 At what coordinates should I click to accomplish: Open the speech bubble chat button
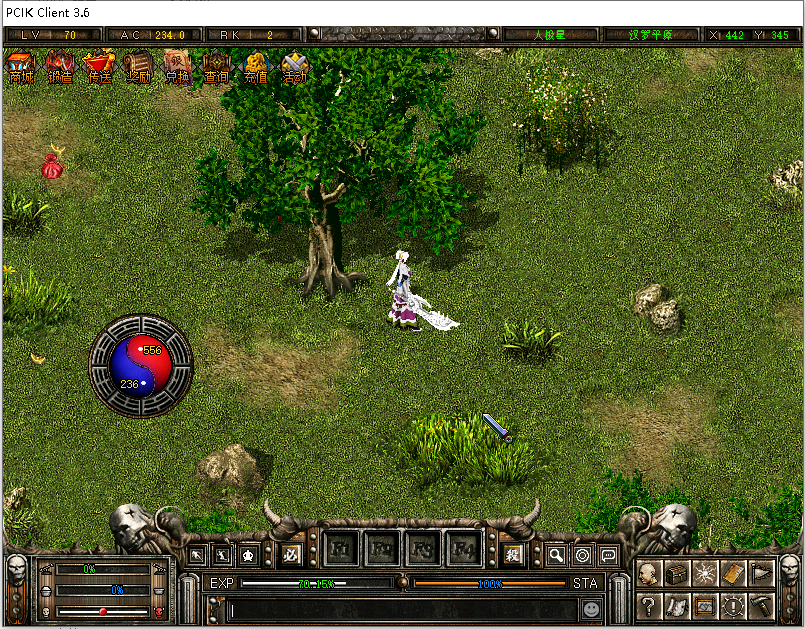pos(608,555)
